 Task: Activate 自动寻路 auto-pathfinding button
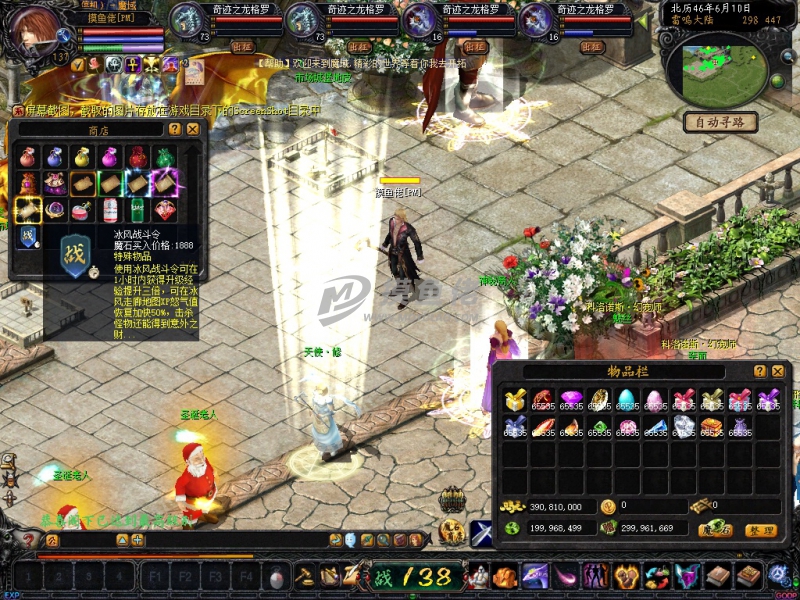click(720, 122)
